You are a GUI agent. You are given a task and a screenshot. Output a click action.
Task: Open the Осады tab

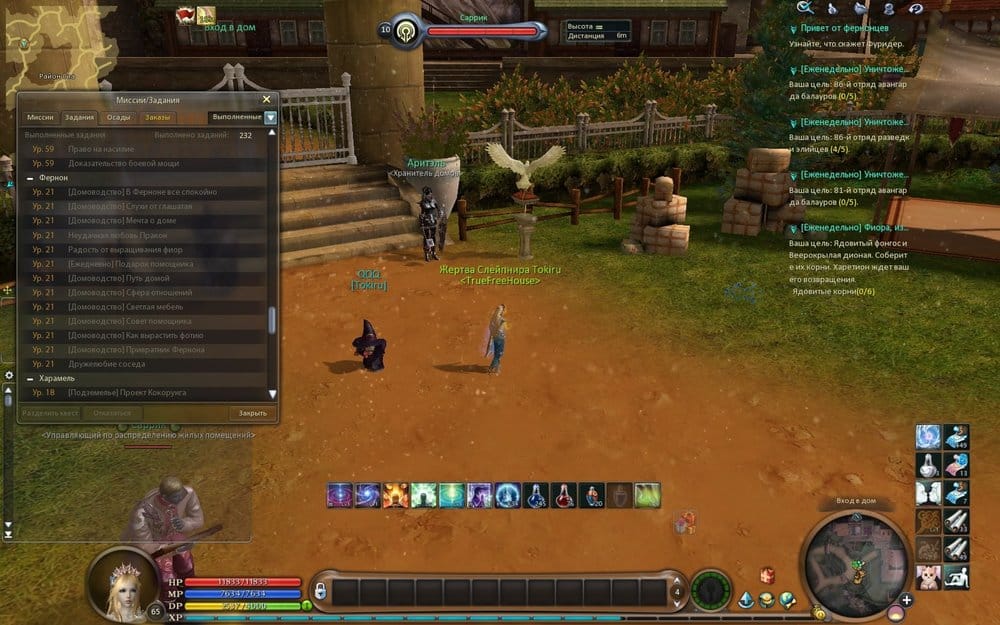[118, 117]
